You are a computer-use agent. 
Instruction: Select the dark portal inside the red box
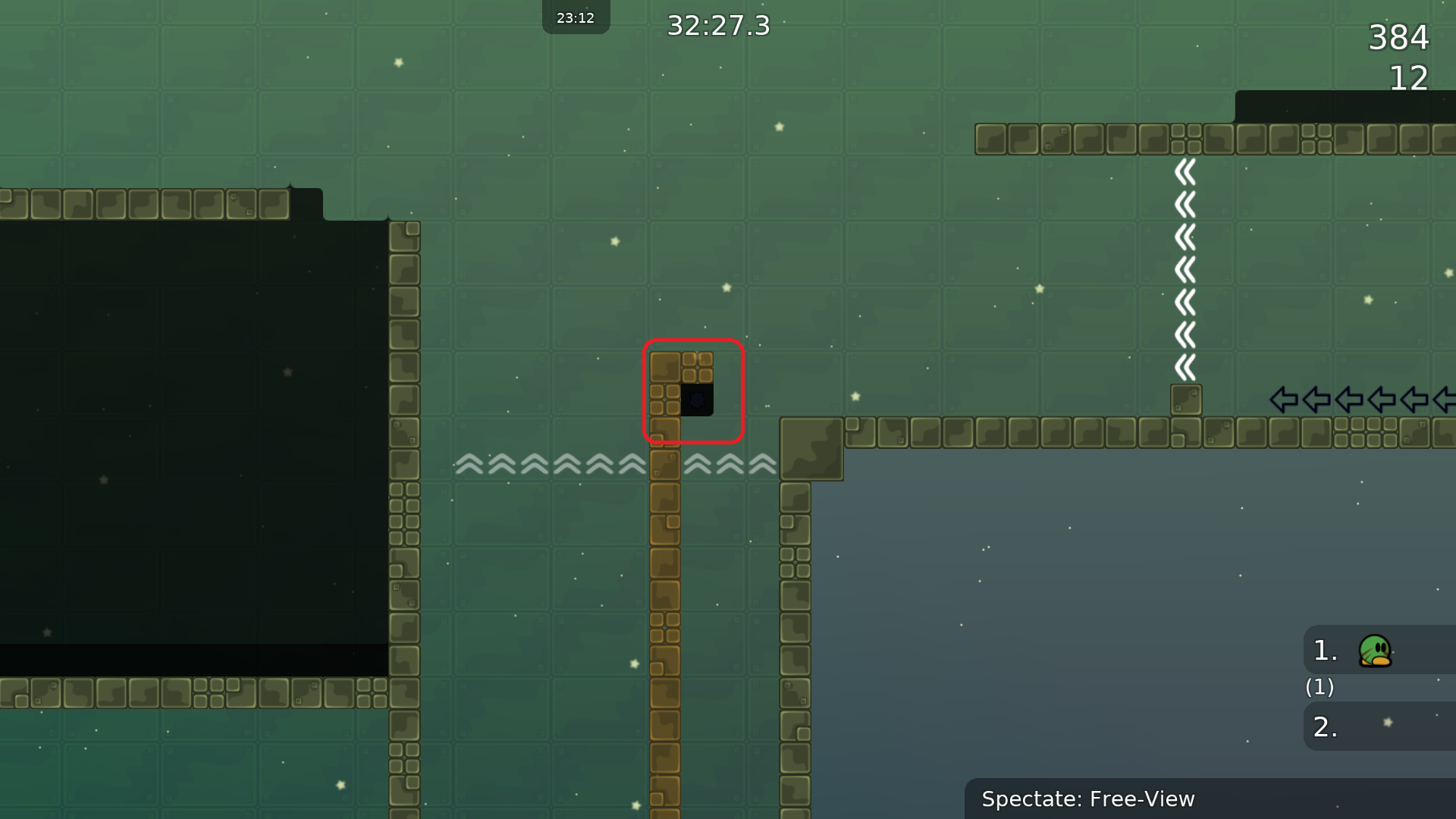click(698, 400)
